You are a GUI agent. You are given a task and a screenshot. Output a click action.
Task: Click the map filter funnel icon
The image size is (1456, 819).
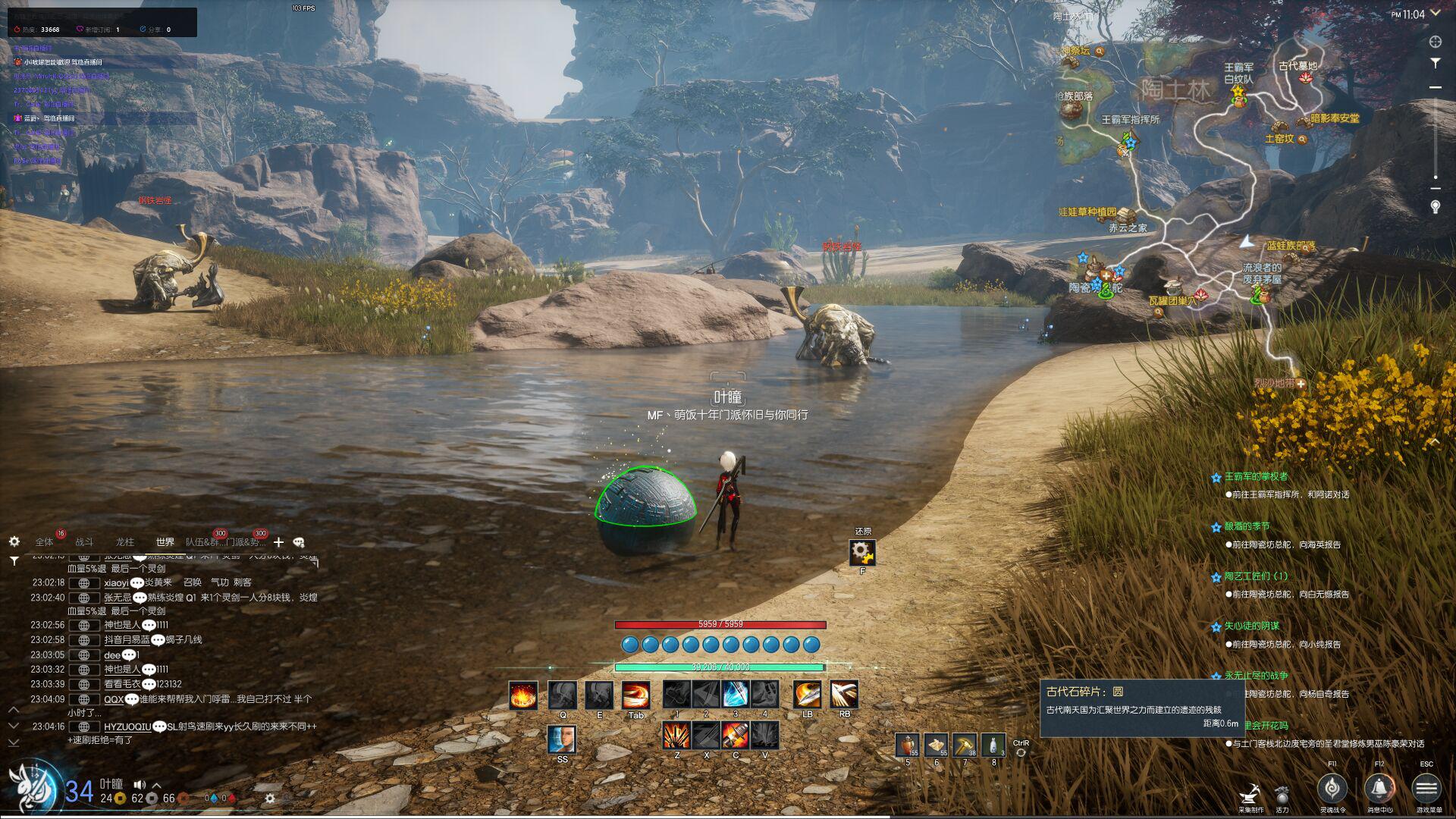pos(1435,64)
